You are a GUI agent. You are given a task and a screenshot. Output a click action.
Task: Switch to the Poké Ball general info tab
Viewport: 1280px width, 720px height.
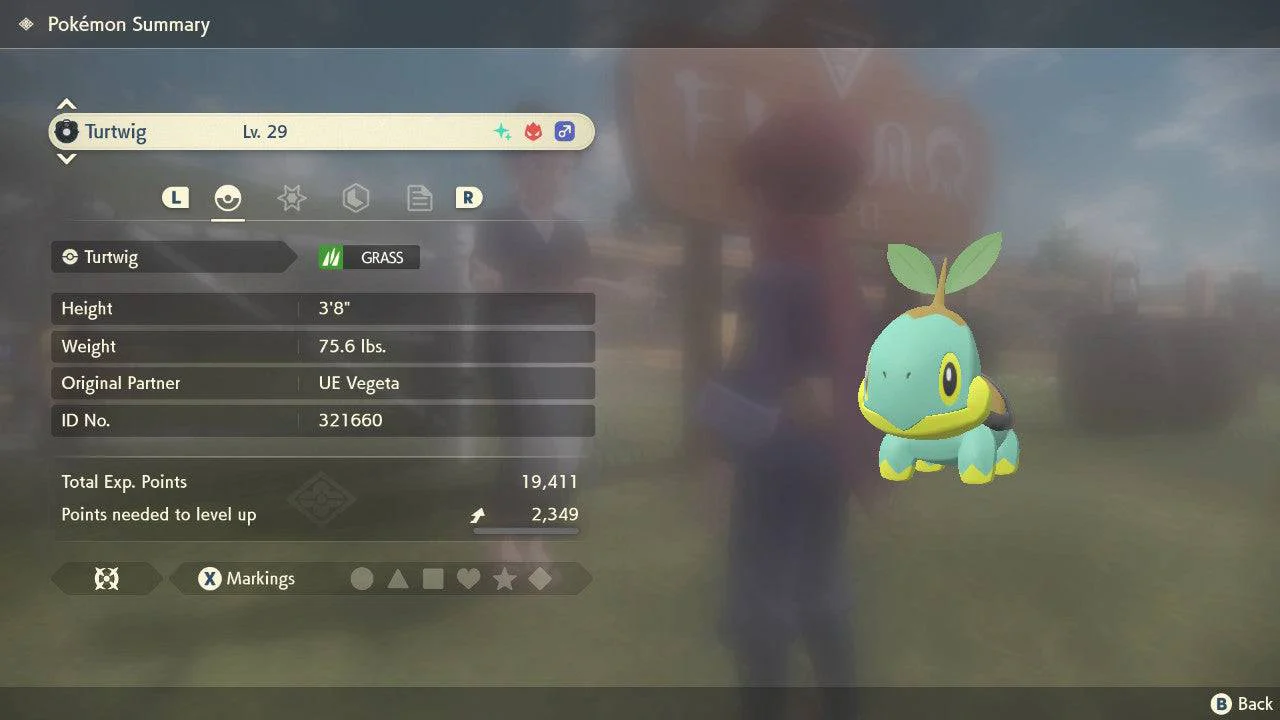tap(228, 198)
